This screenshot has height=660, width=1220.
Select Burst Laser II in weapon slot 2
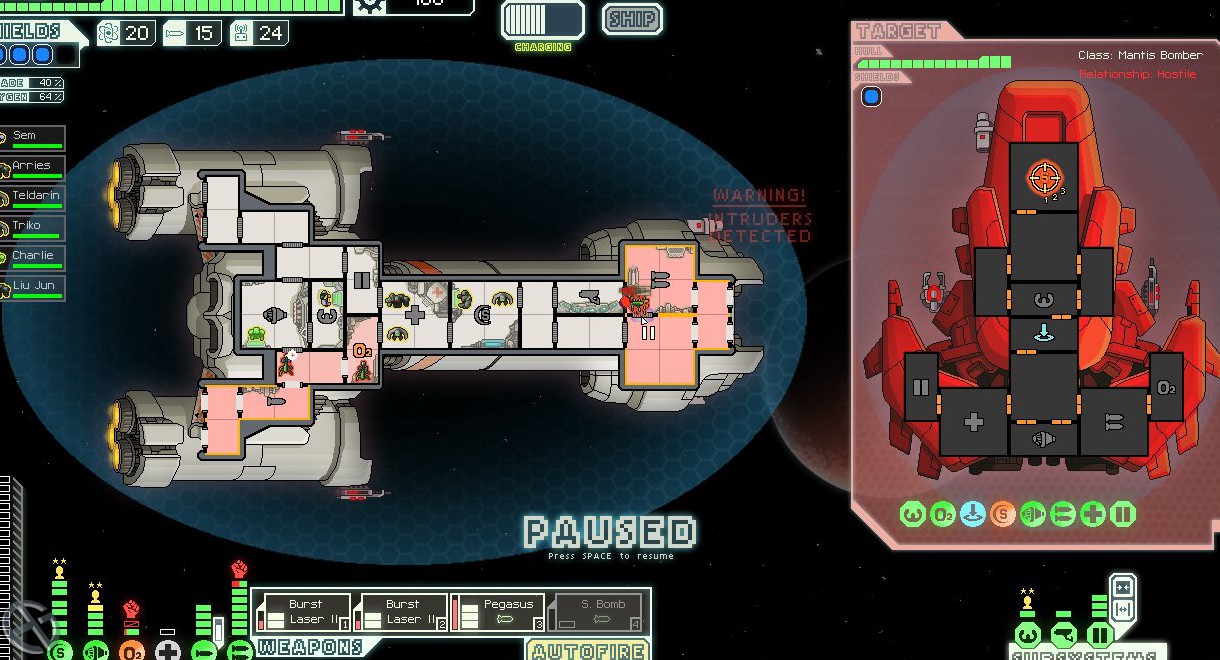pyautogui.click(x=401, y=612)
